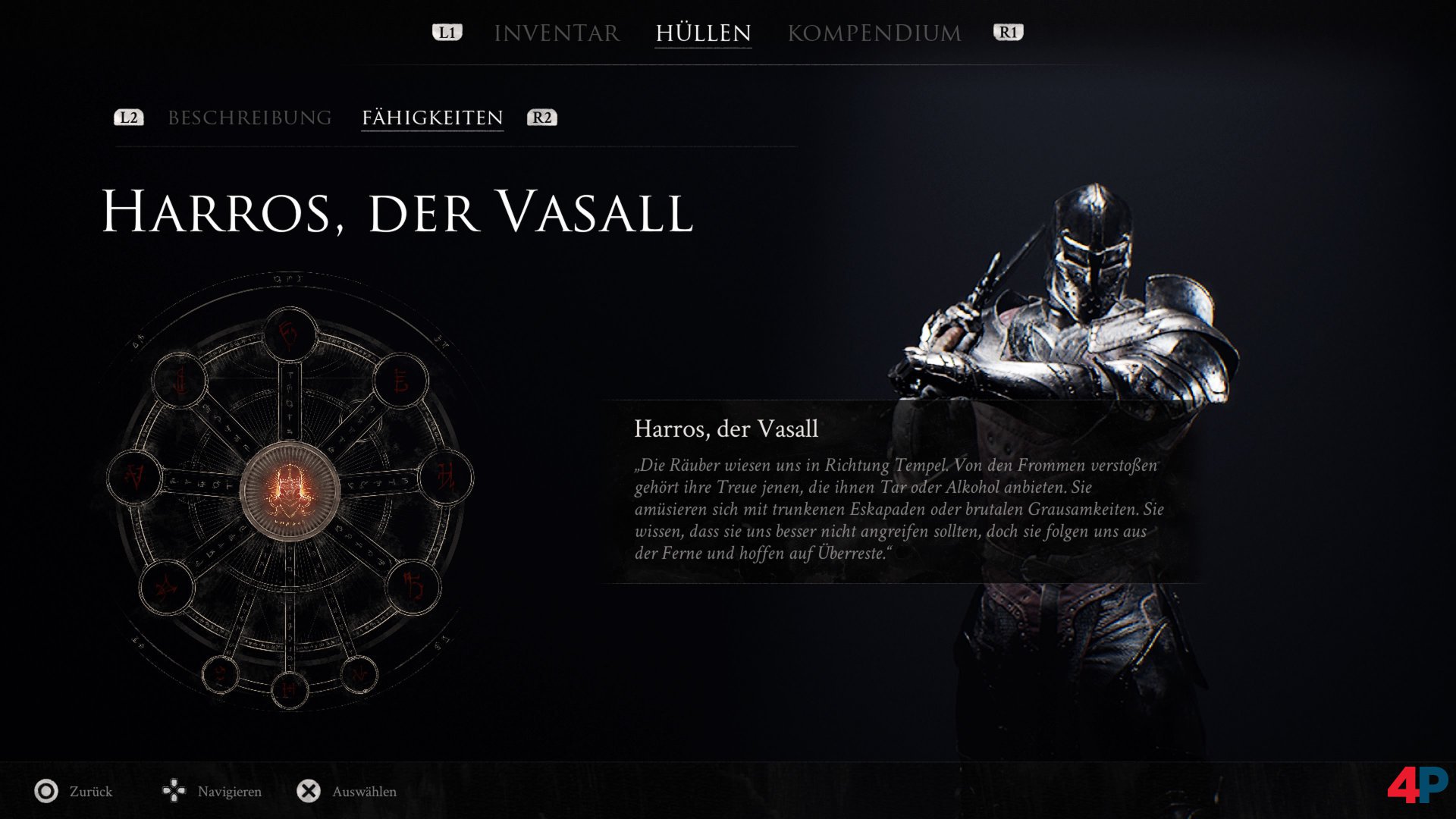Expand the upper-left rune node of the wheel

(x=180, y=381)
